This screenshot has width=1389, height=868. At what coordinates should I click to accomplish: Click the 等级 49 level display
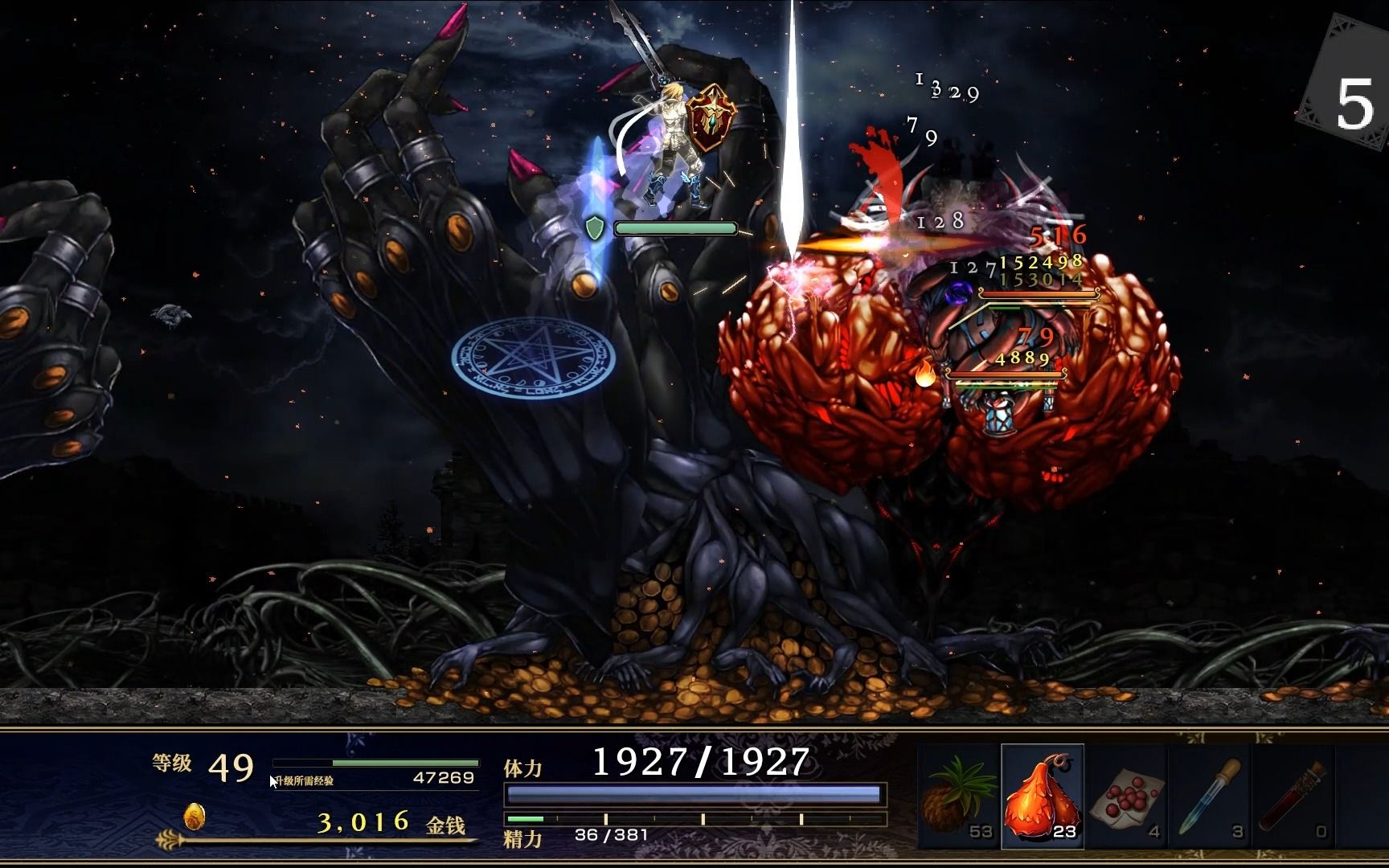(x=201, y=767)
